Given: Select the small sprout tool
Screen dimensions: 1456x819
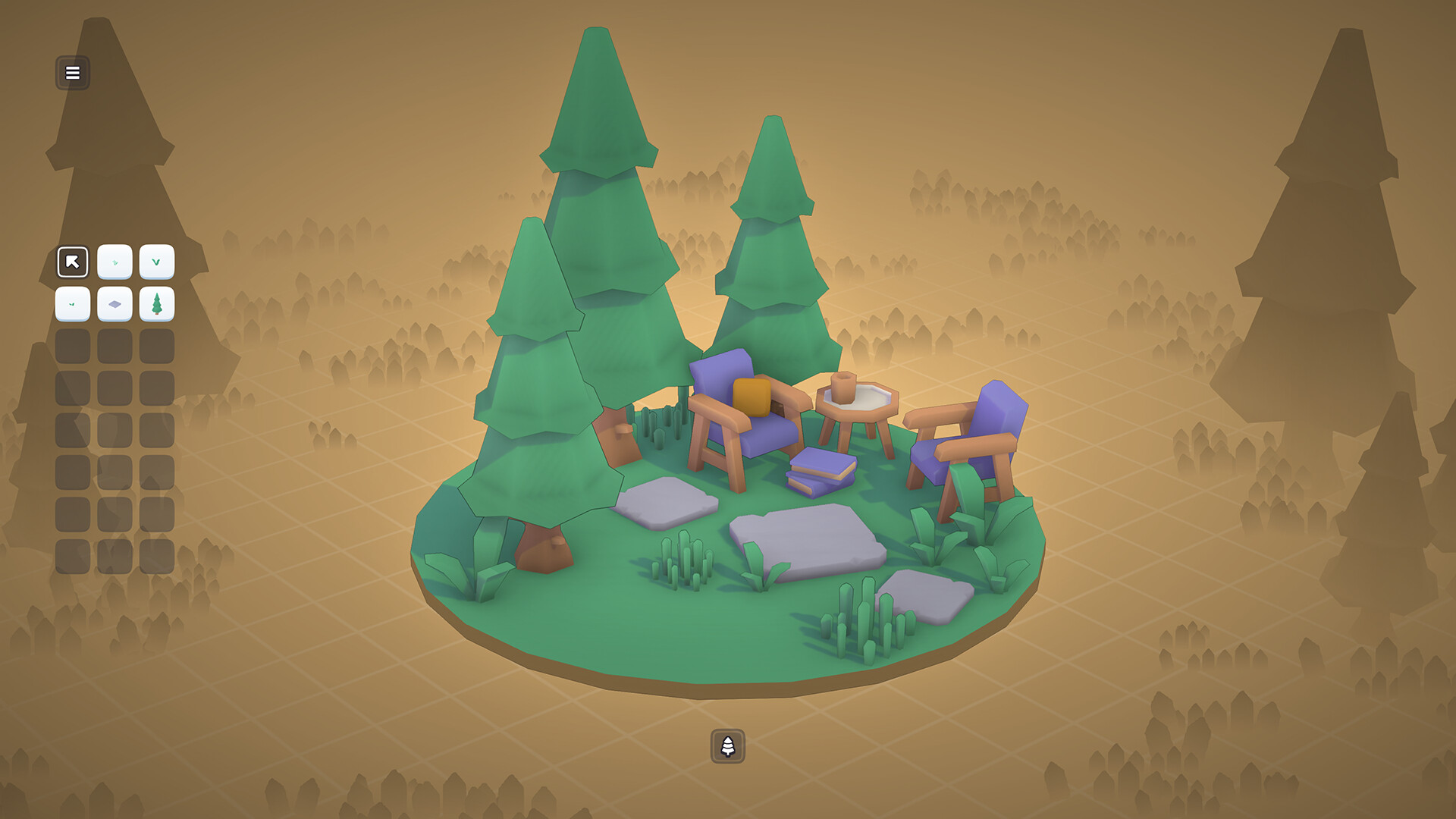Looking at the screenshot, I should pyautogui.click(x=115, y=262).
